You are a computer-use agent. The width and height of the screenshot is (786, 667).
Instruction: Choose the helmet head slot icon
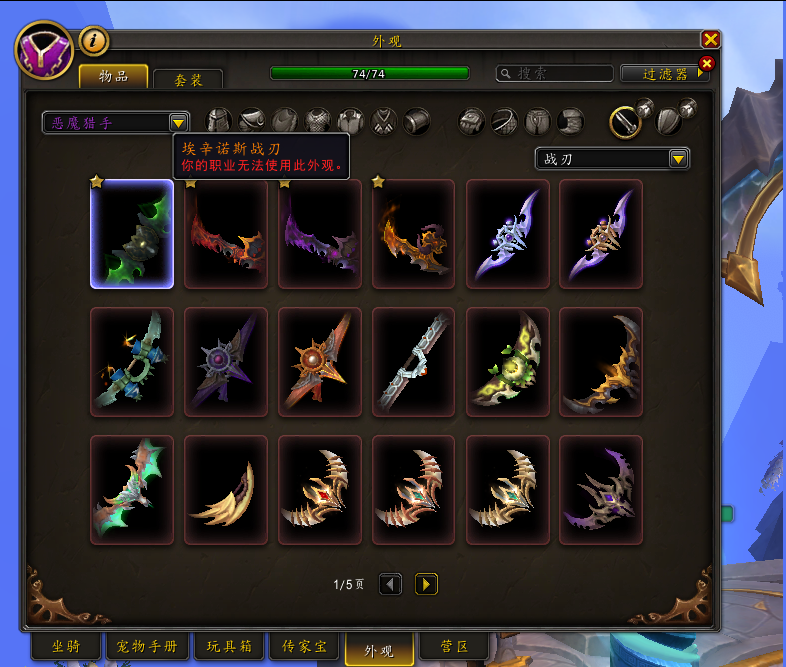219,122
